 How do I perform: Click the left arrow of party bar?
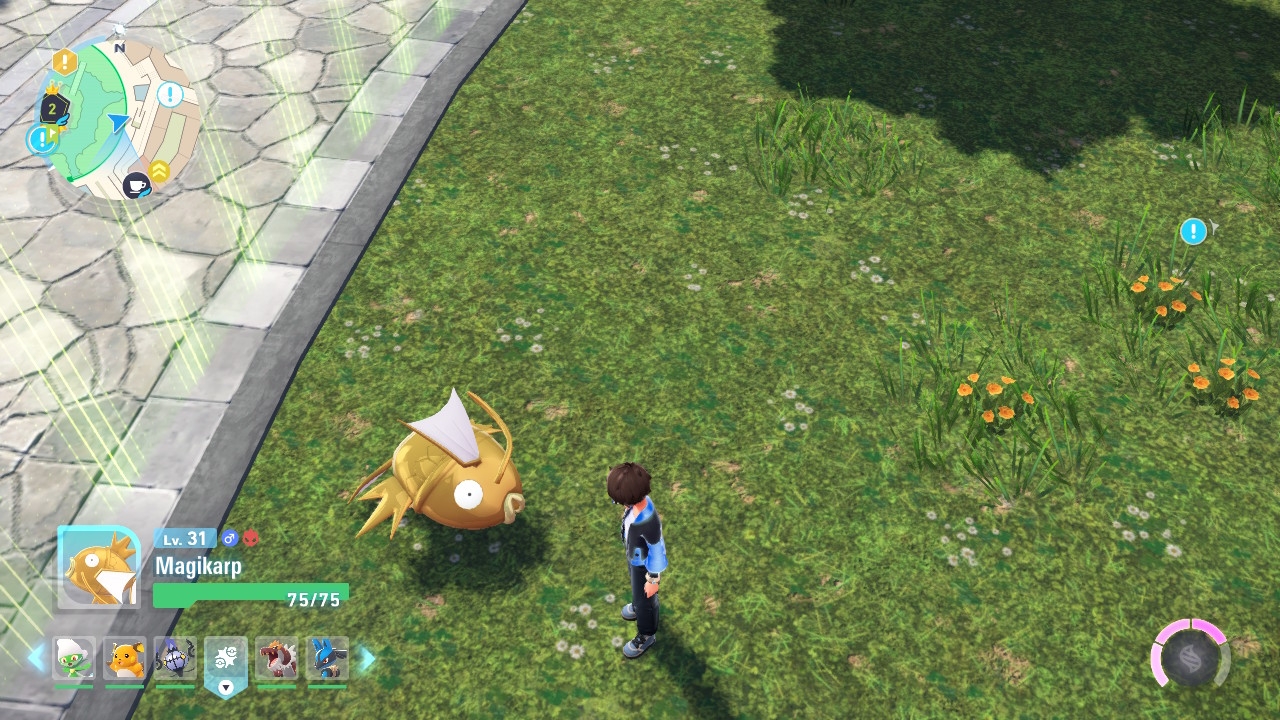36,658
